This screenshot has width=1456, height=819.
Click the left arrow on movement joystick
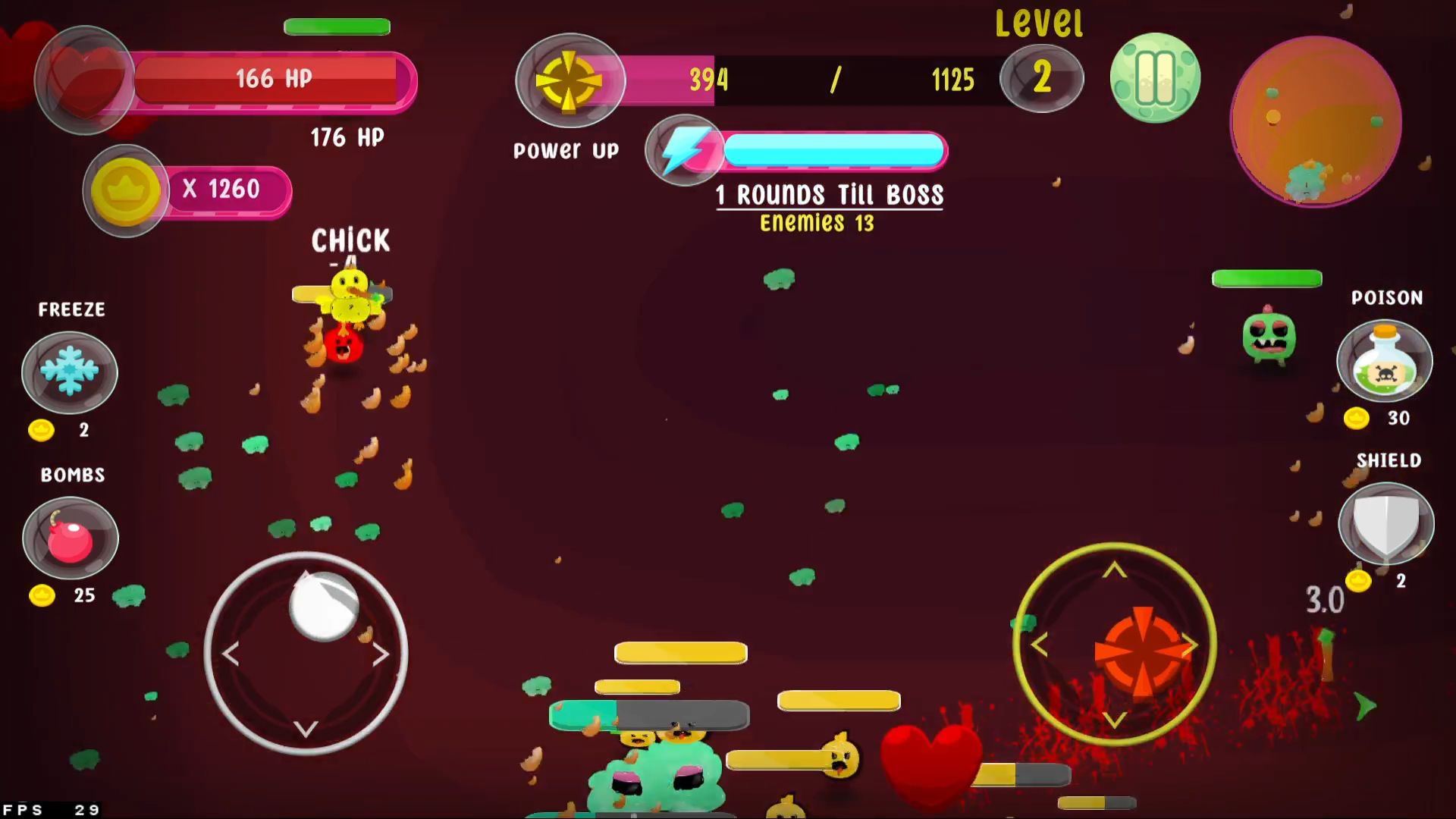[231, 654]
